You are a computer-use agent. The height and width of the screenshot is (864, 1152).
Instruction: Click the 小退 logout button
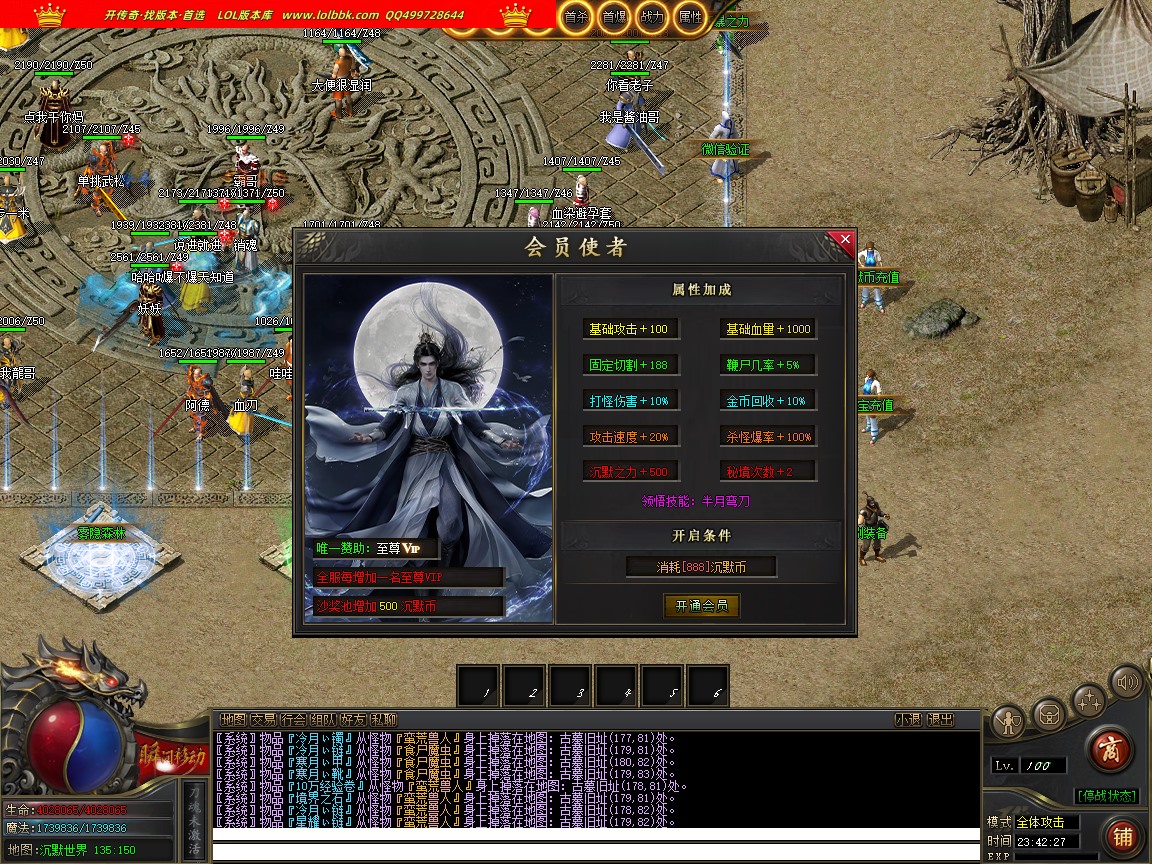[908, 719]
